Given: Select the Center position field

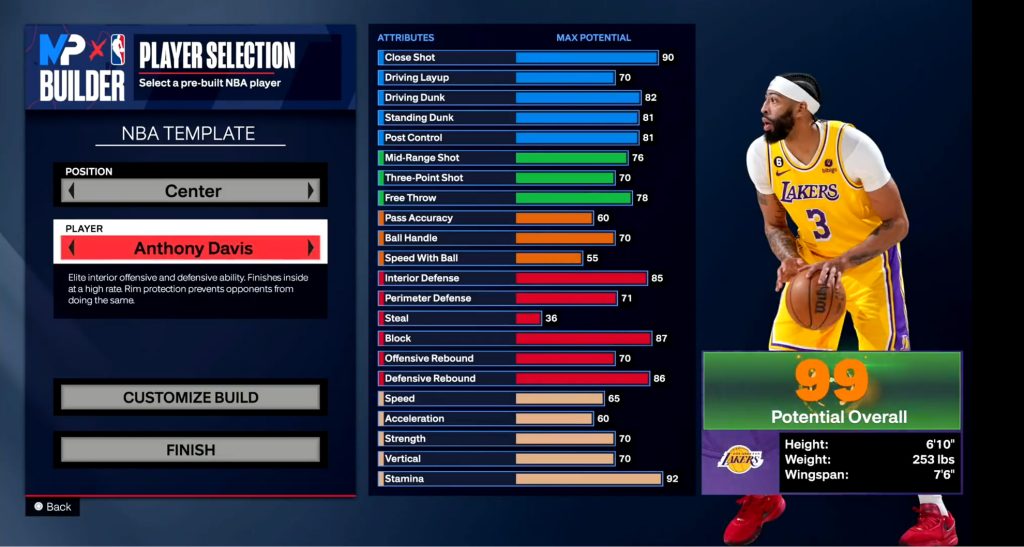Looking at the screenshot, I should pyautogui.click(x=192, y=191).
